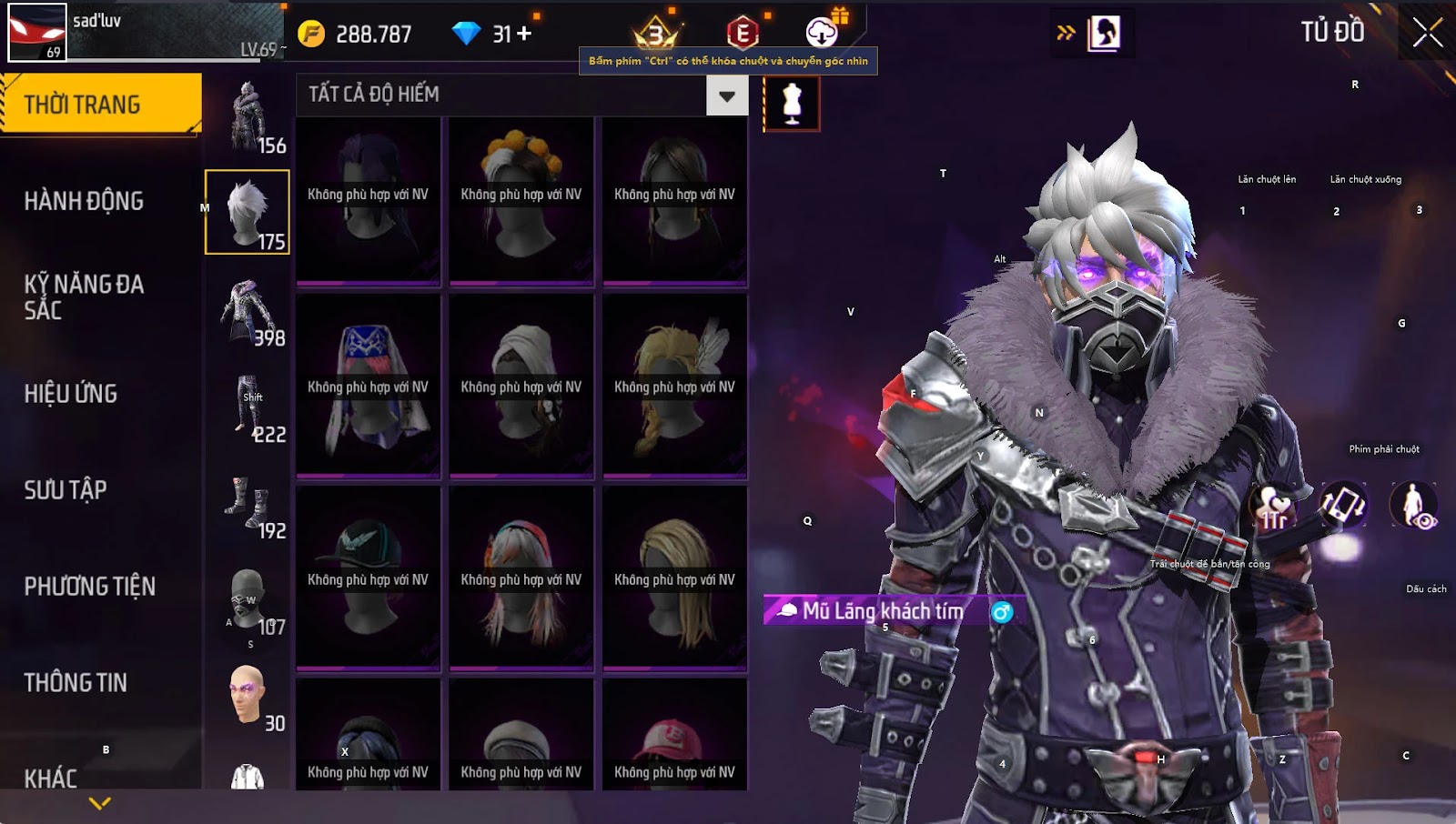The width and height of the screenshot is (1456, 824).
Task: Open the Phương Tiện vehicles tab
Action: click(89, 587)
